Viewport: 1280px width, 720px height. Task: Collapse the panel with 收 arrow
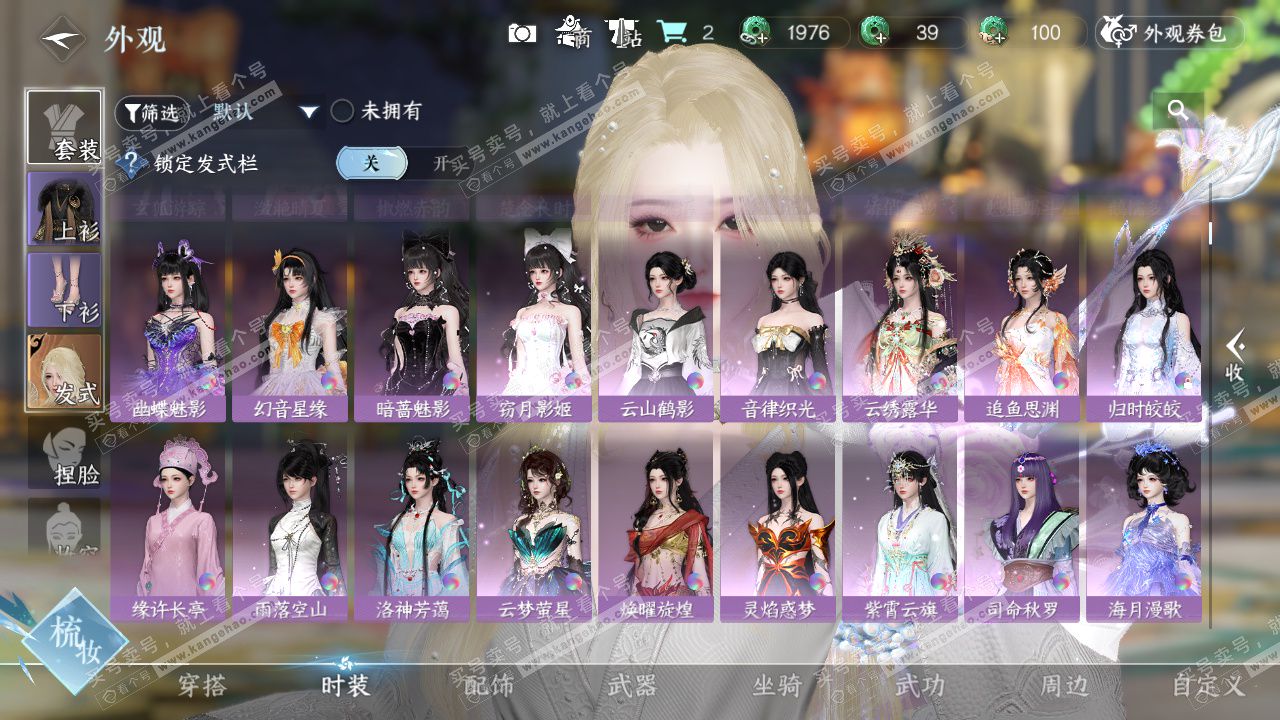pyautogui.click(x=1236, y=355)
